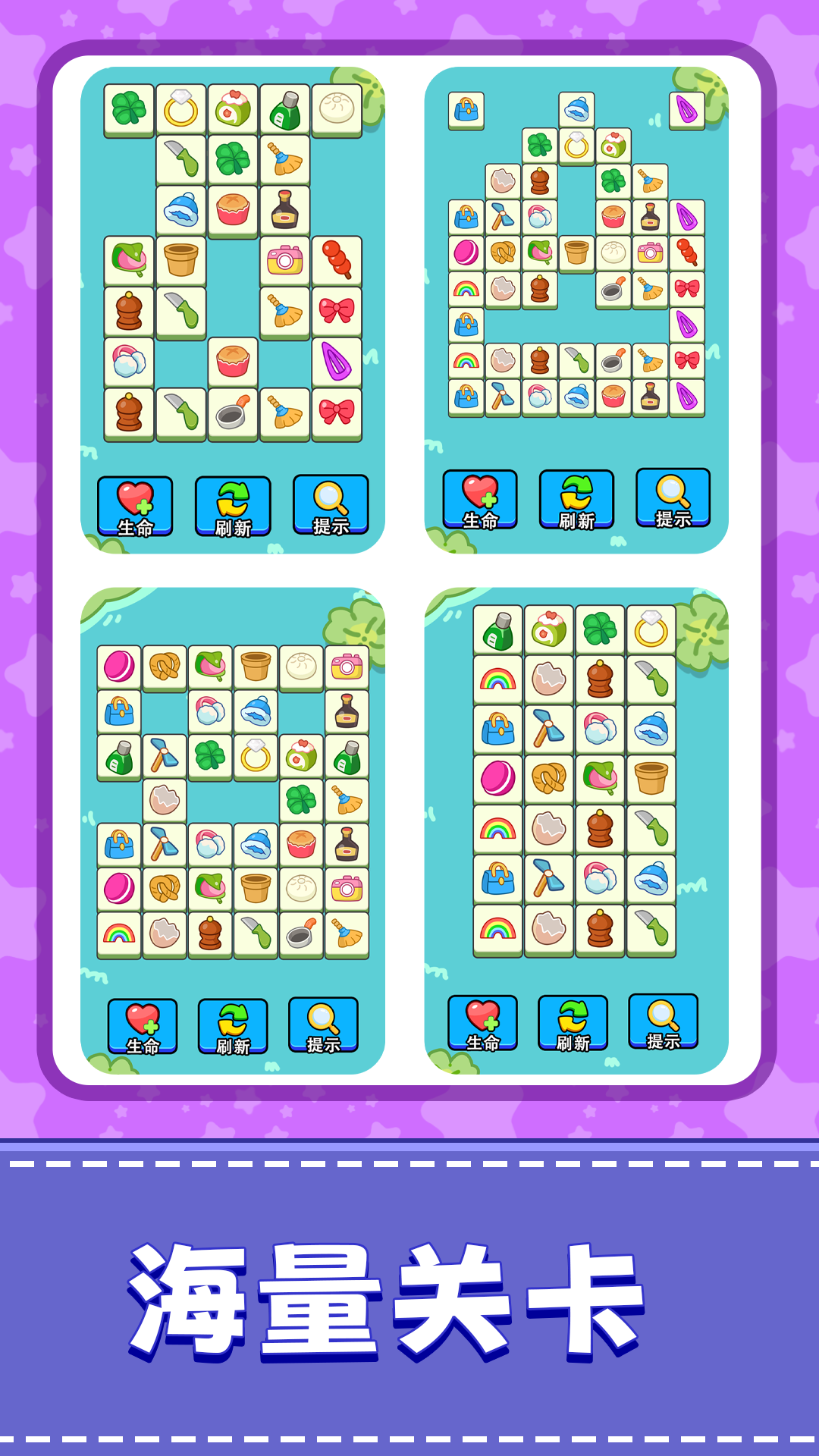Click 刷新 refresh button in the lower-right board
The image size is (819, 1456).
coord(573,1024)
